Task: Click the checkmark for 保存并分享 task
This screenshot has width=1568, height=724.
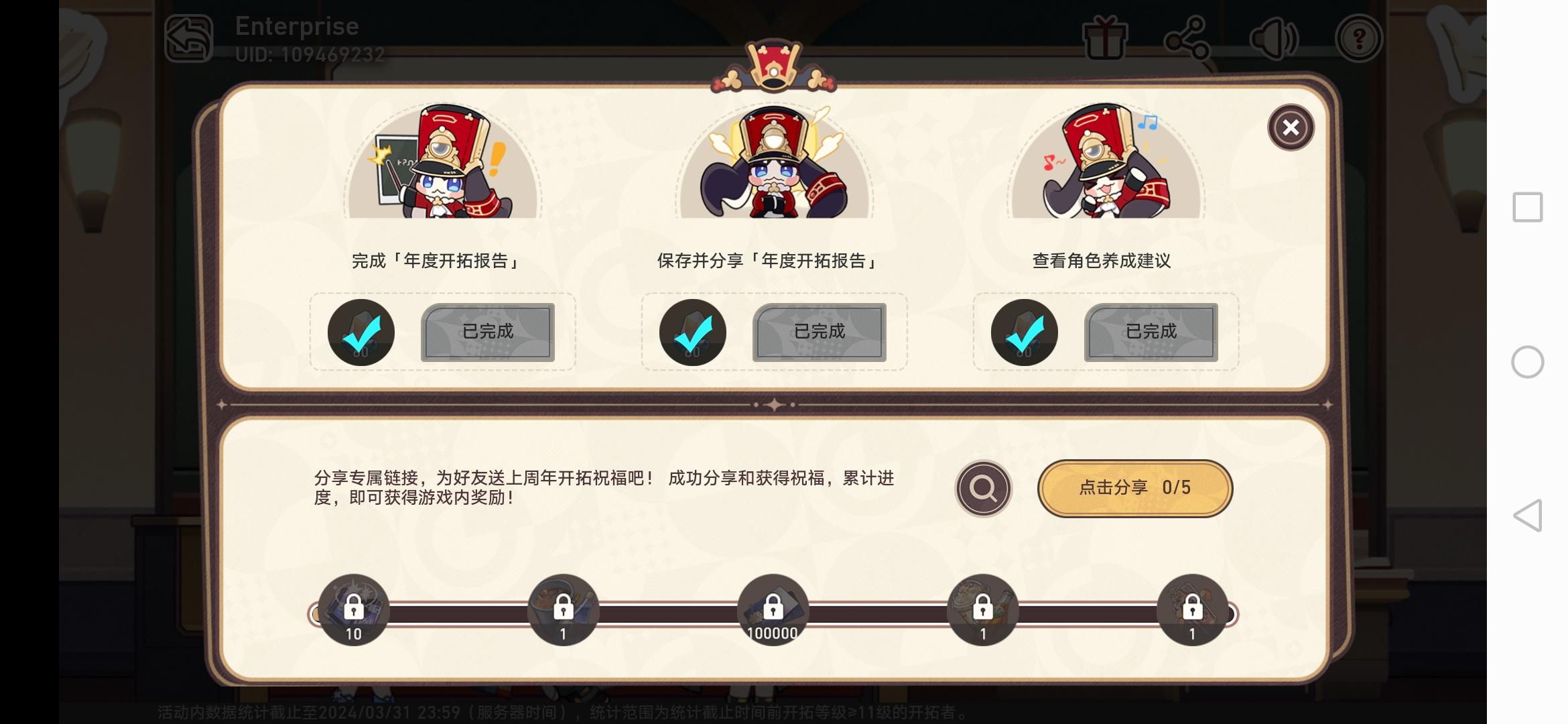Action: pyautogui.click(x=692, y=332)
